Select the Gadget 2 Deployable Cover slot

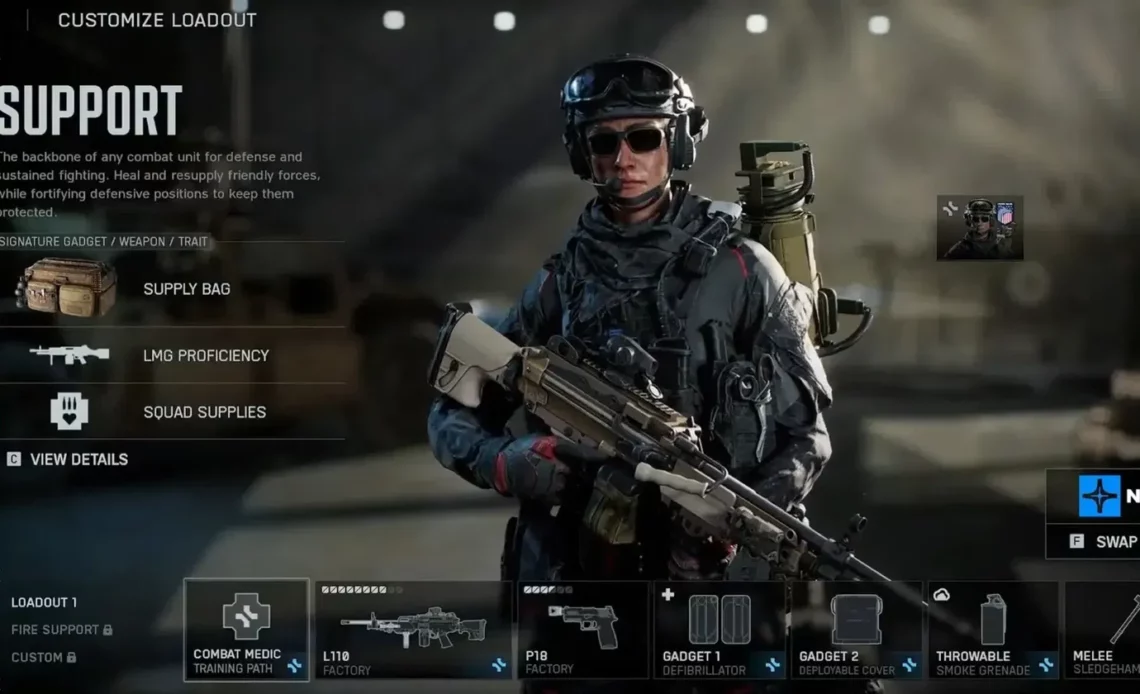(856, 629)
